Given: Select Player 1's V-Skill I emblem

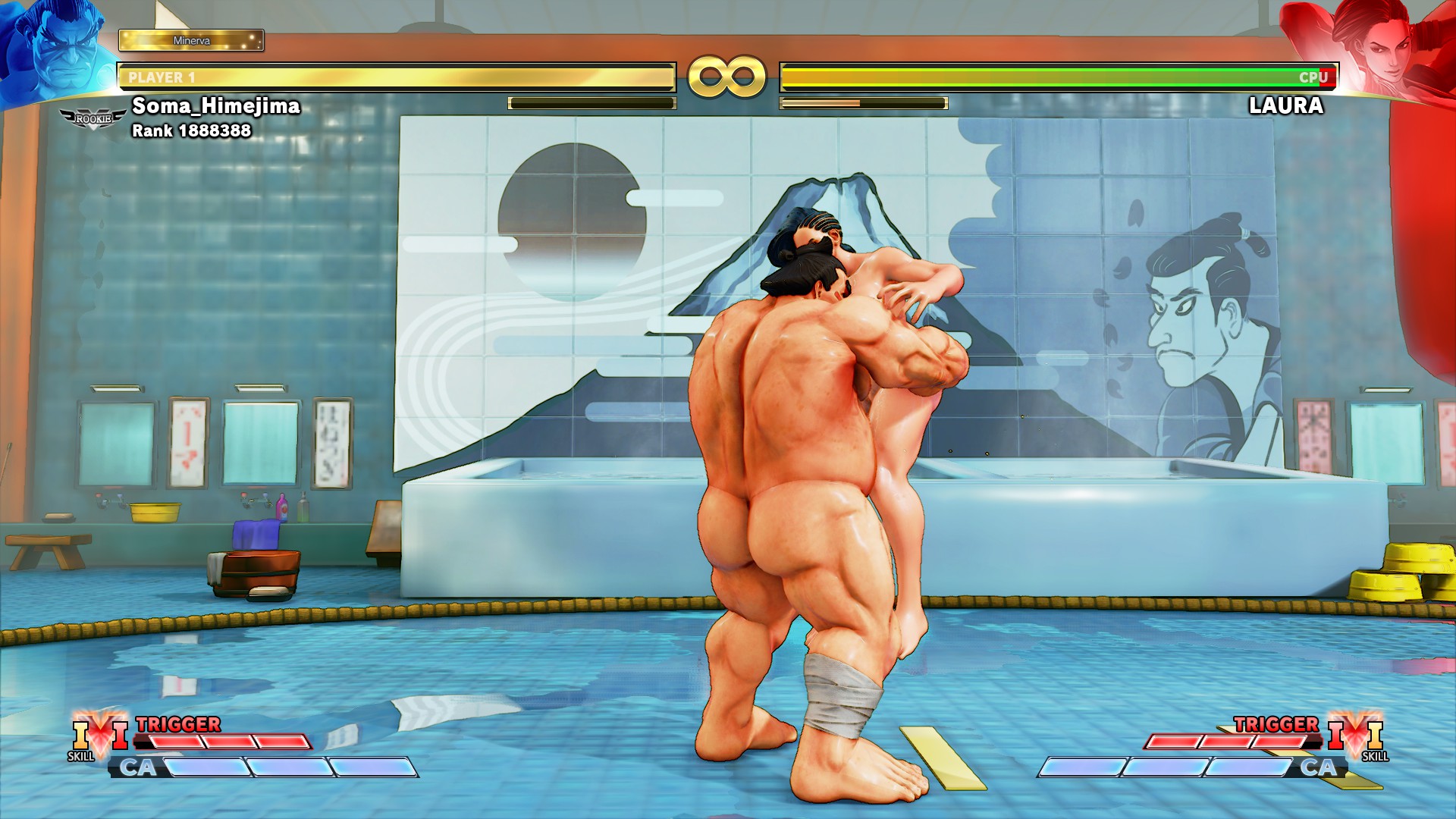Looking at the screenshot, I should pyautogui.click(x=100, y=734).
